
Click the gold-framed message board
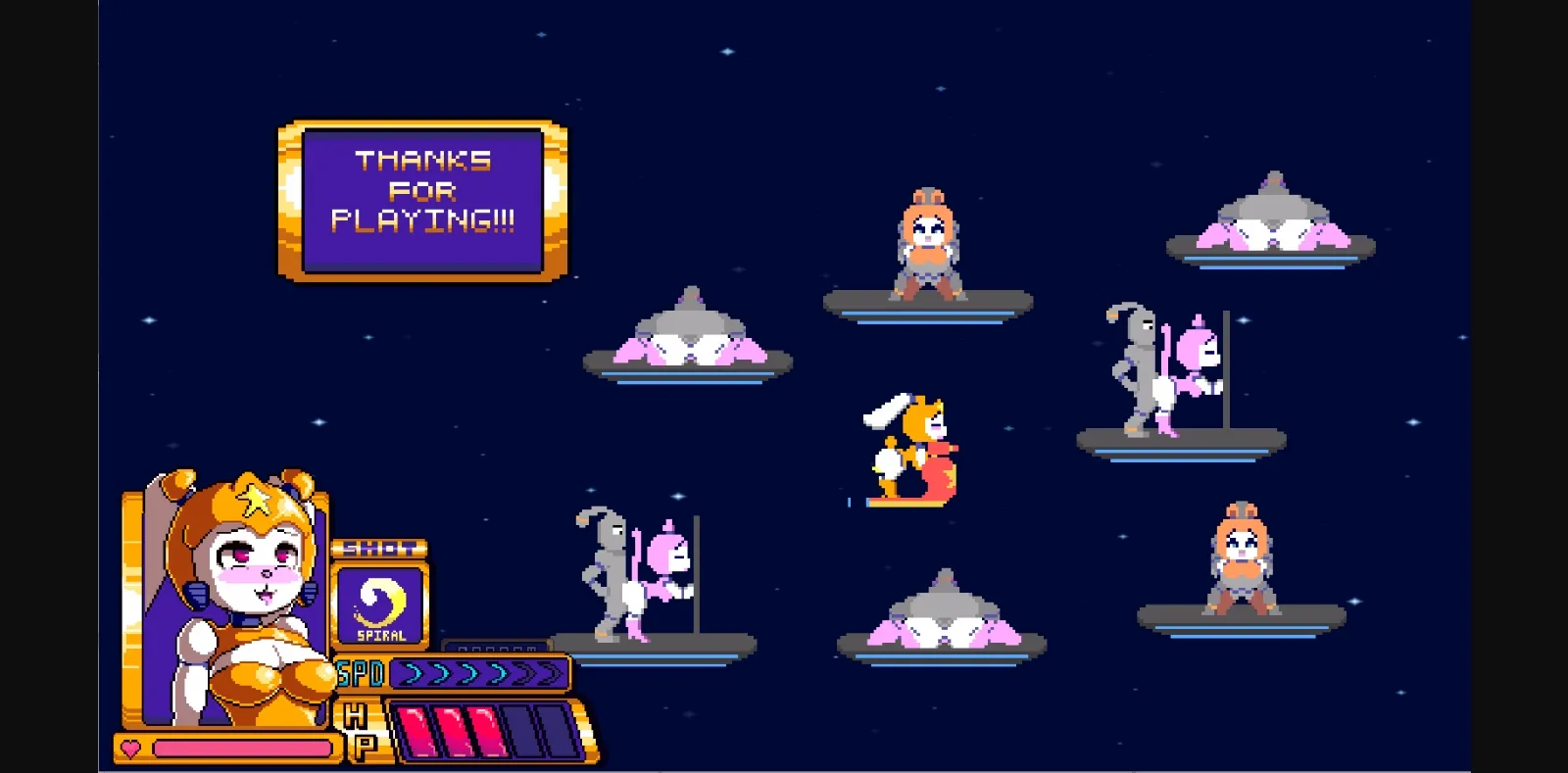(423, 199)
